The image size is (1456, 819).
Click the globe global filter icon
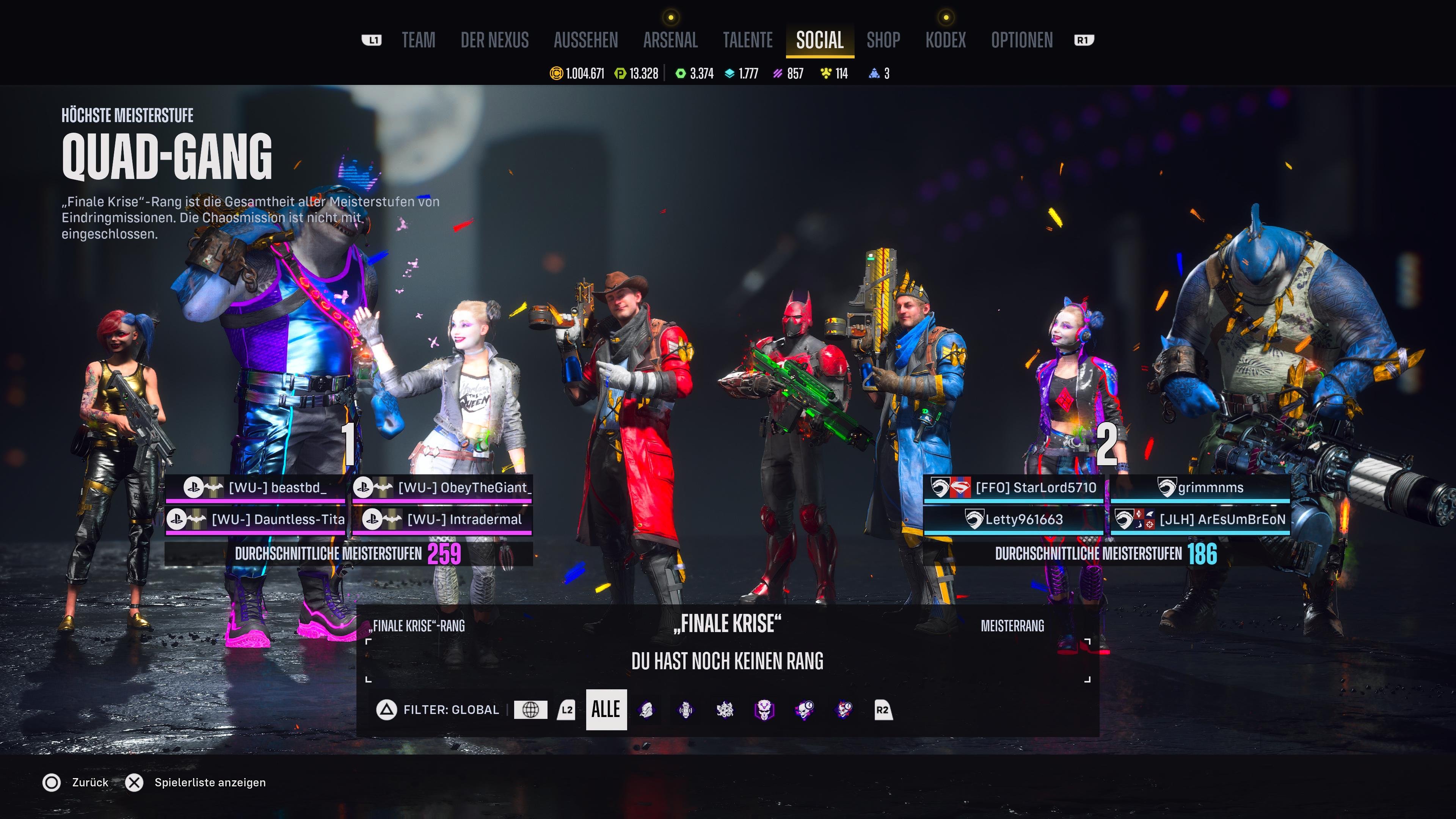point(531,711)
